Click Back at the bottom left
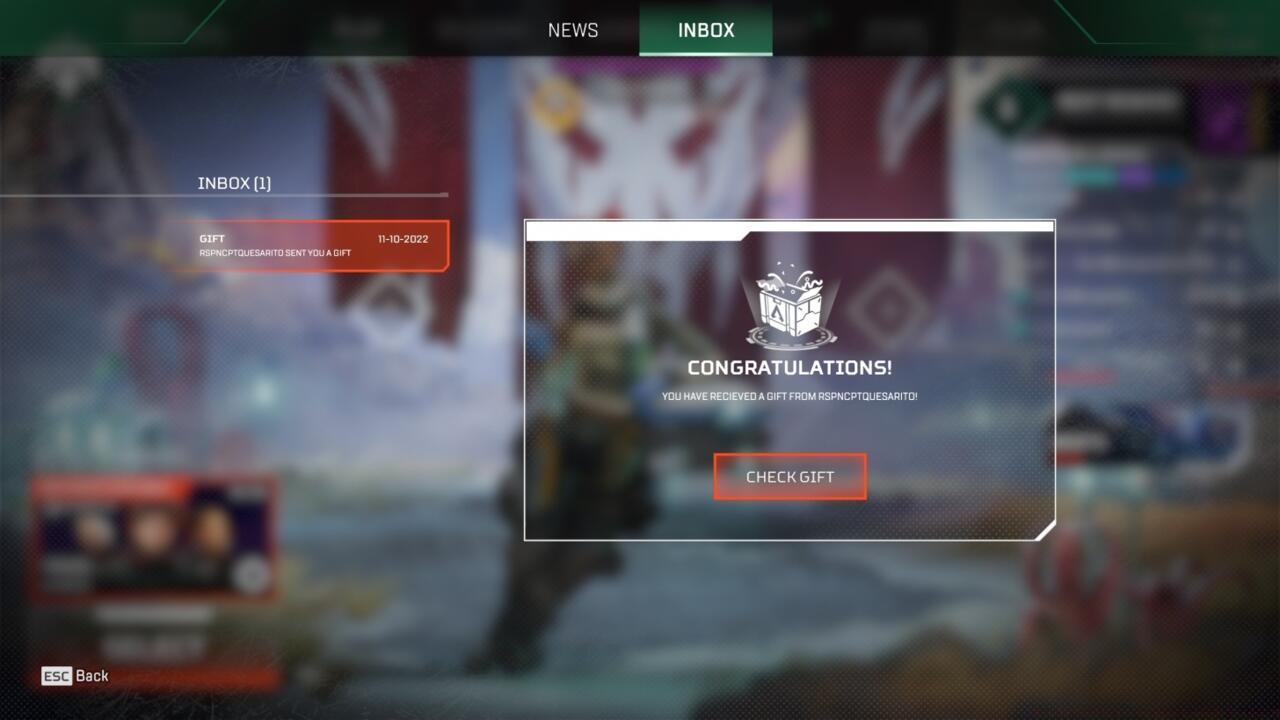1280x720 pixels. [x=92, y=676]
